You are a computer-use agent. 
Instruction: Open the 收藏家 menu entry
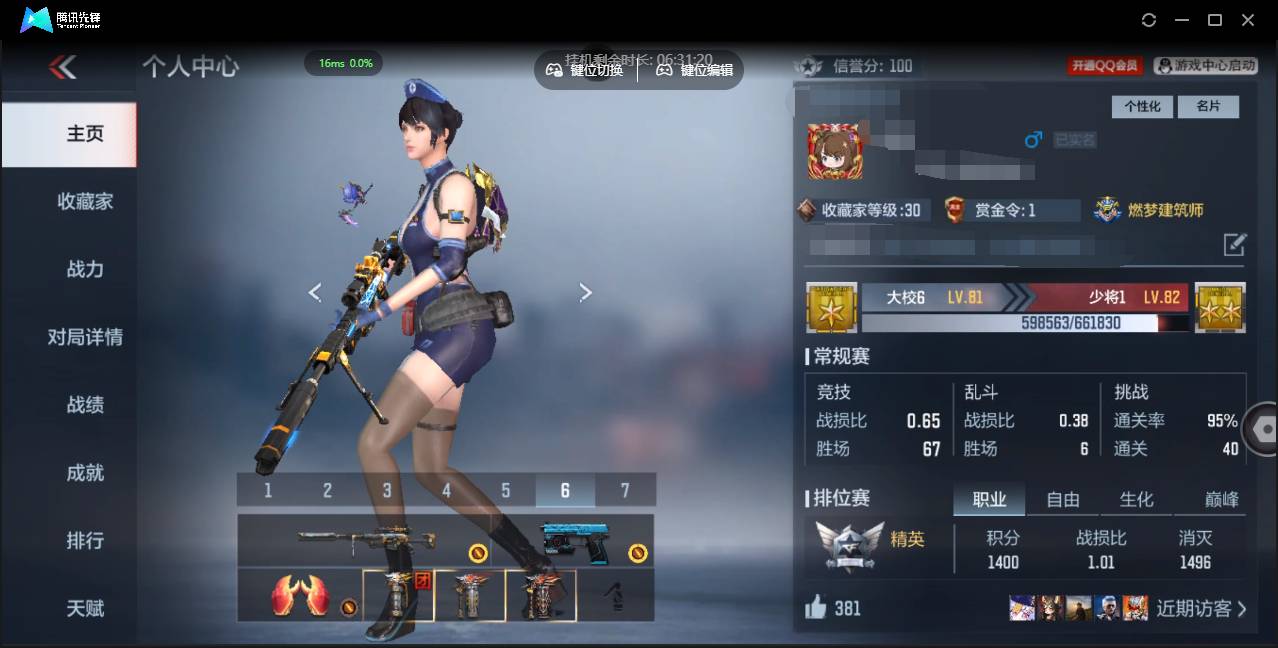[85, 201]
